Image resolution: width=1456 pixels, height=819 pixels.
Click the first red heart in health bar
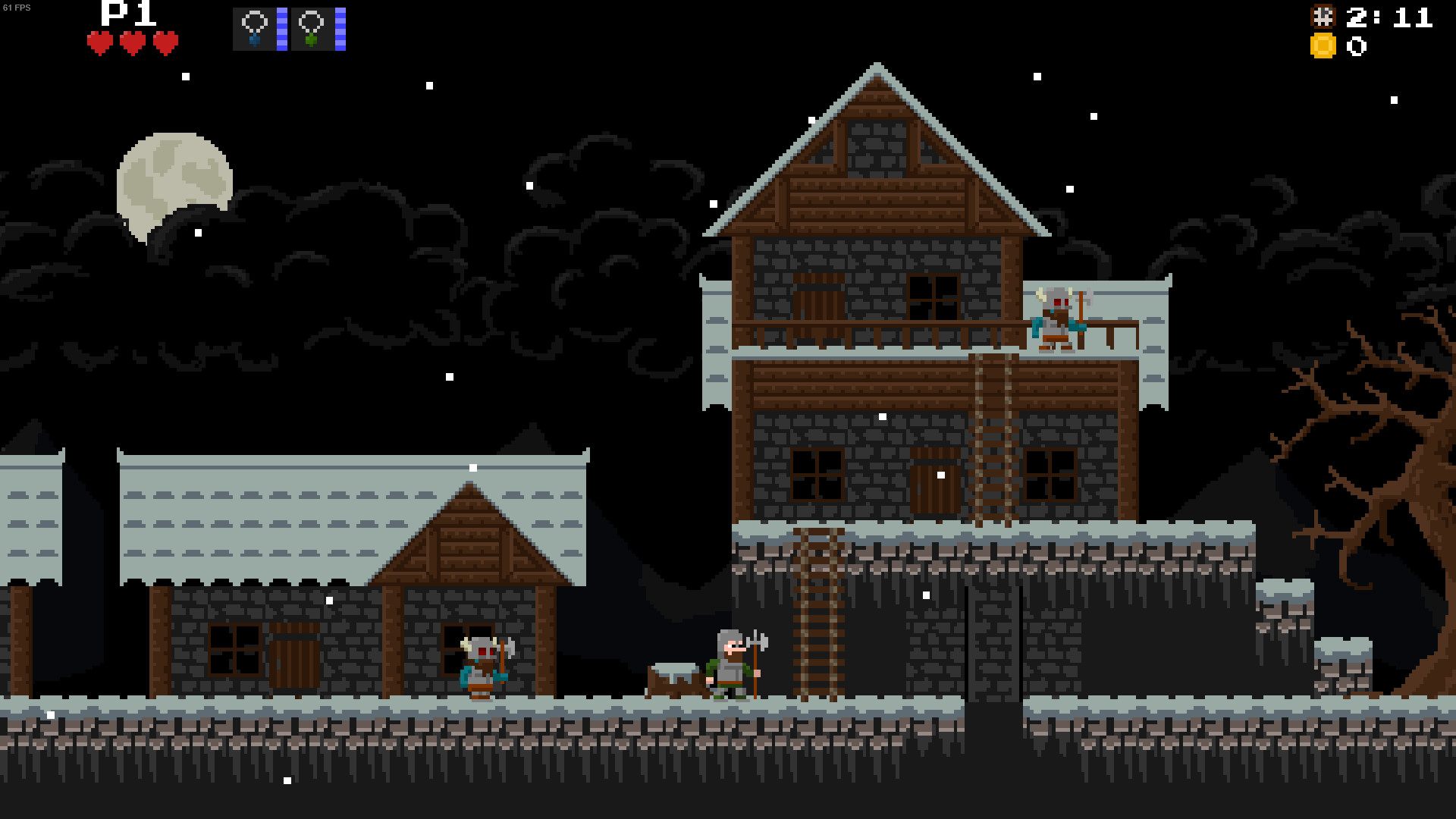tap(99, 42)
